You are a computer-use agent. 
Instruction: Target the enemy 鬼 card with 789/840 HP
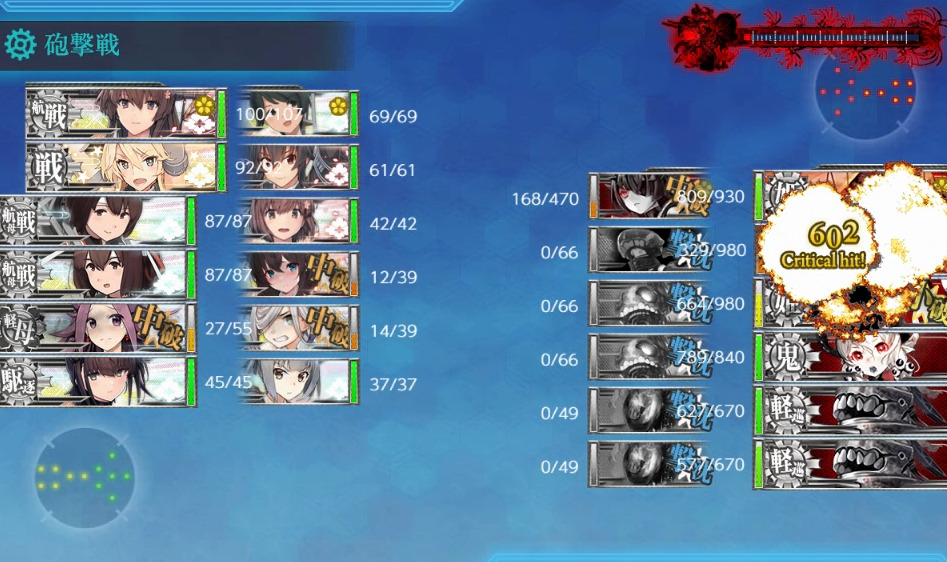[x=850, y=357]
